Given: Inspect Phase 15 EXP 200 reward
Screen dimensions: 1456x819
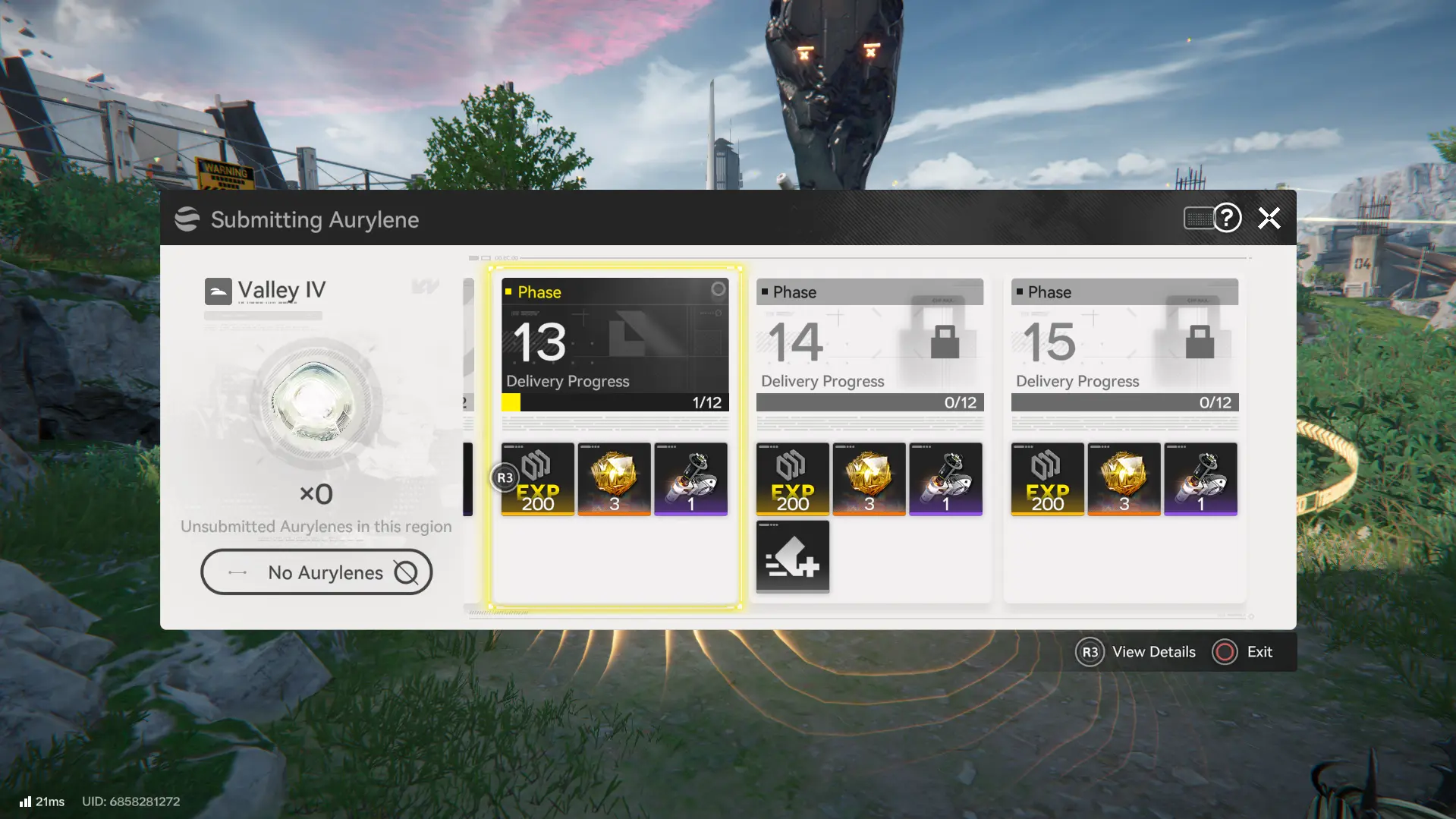Looking at the screenshot, I should [1048, 479].
